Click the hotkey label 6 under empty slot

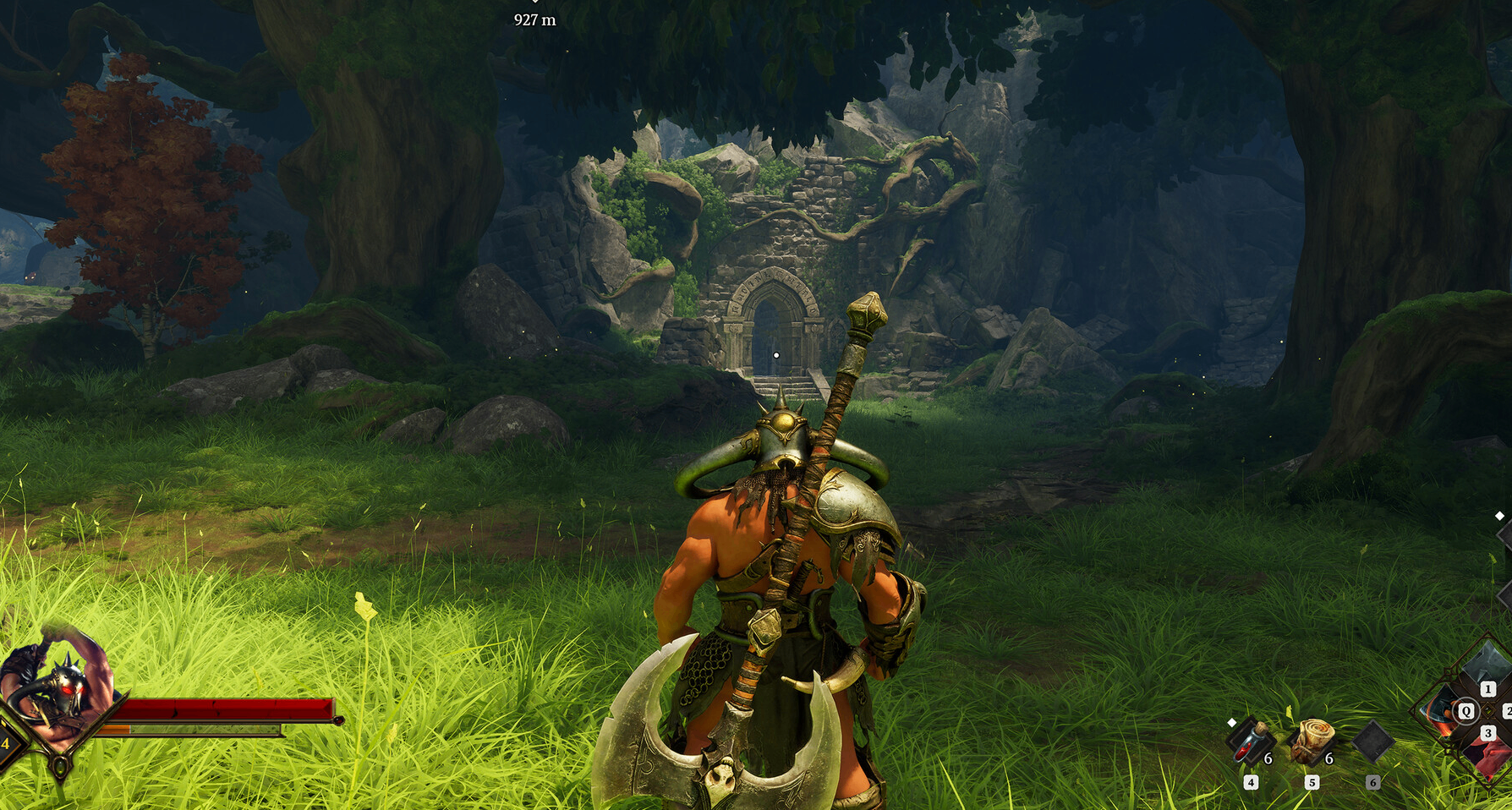(1372, 782)
